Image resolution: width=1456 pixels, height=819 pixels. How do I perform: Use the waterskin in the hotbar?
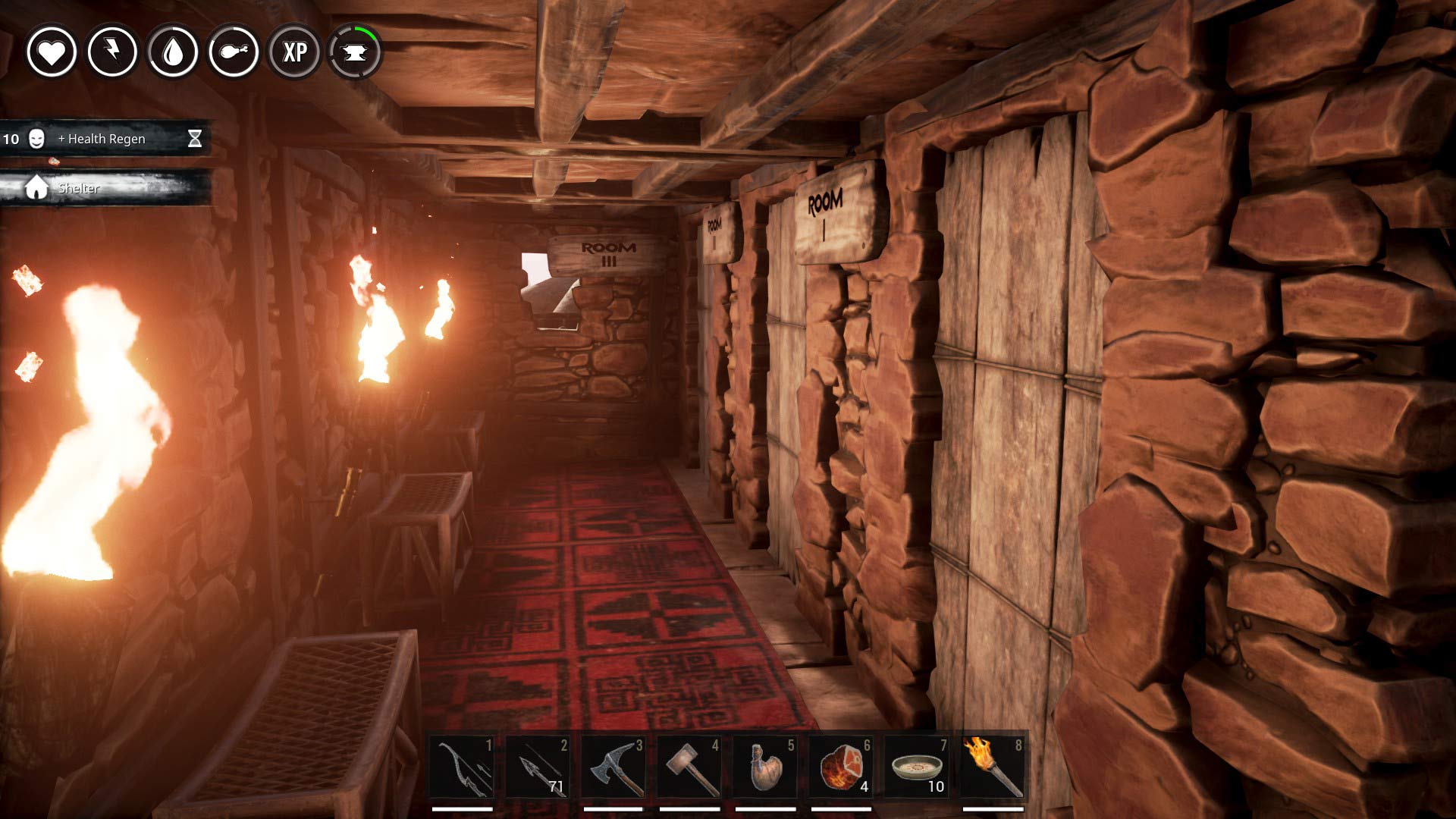point(765,767)
